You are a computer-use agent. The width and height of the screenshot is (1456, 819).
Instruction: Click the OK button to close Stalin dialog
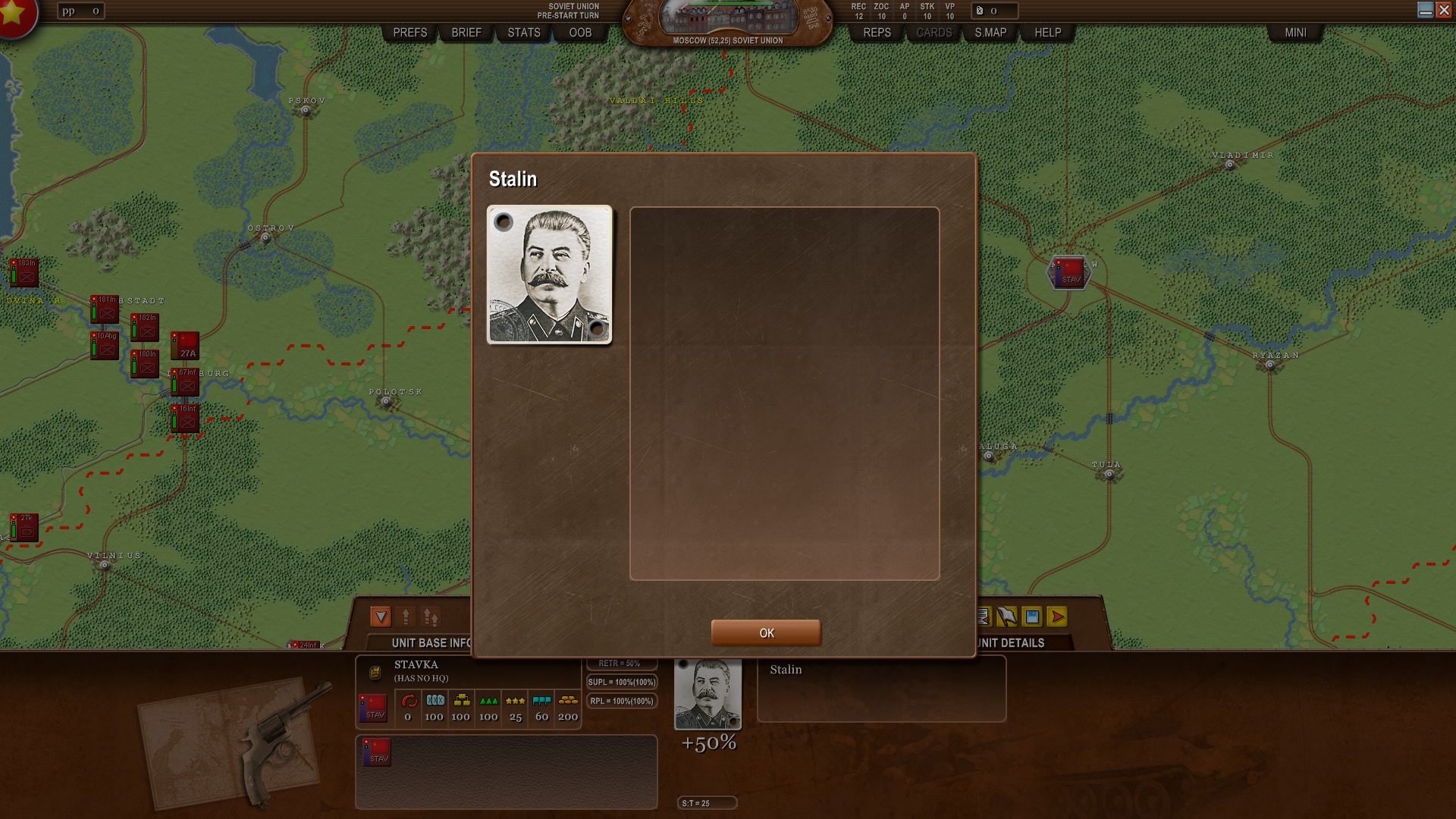765,632
